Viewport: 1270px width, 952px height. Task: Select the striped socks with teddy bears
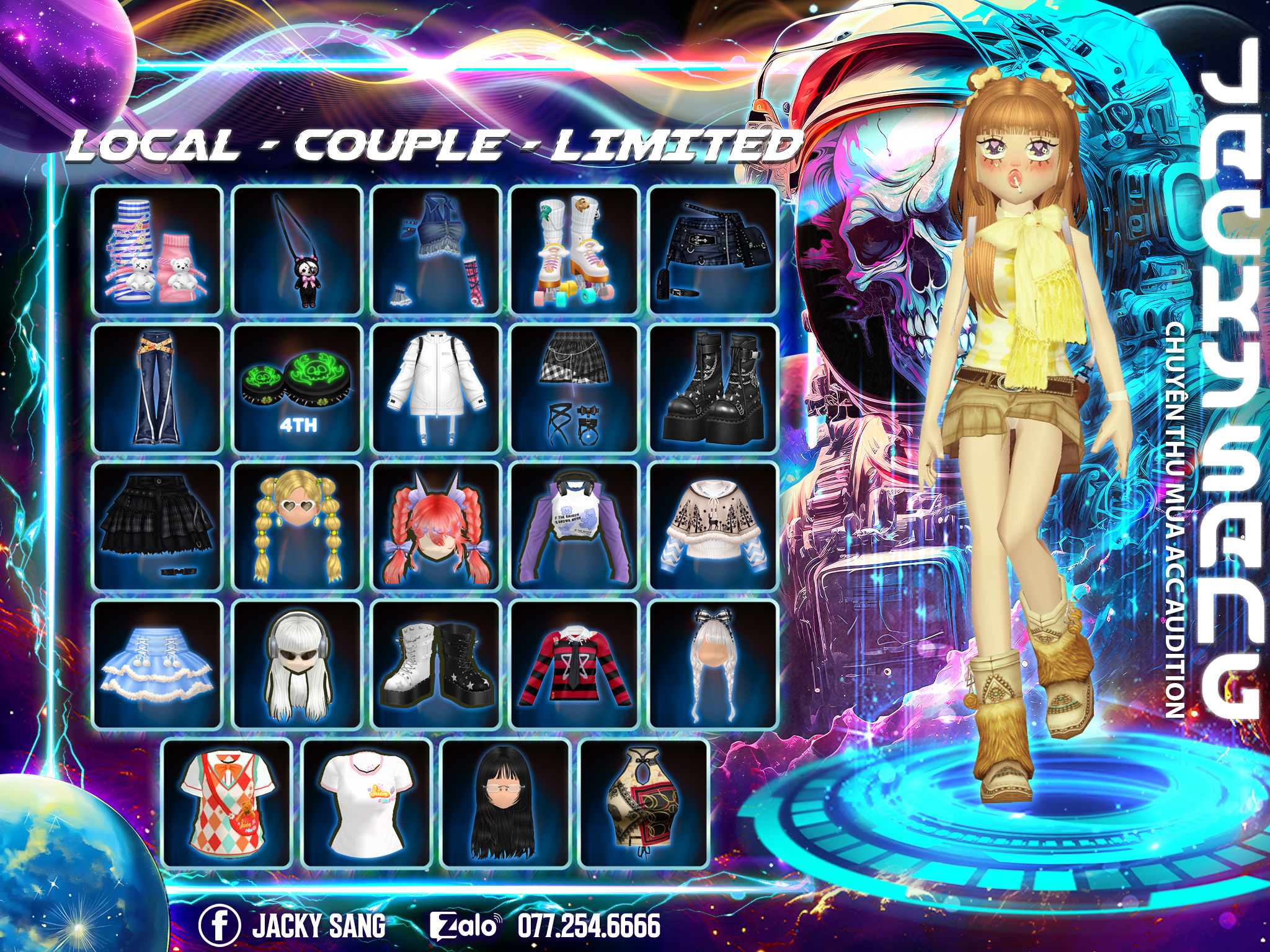pos(158,250)
